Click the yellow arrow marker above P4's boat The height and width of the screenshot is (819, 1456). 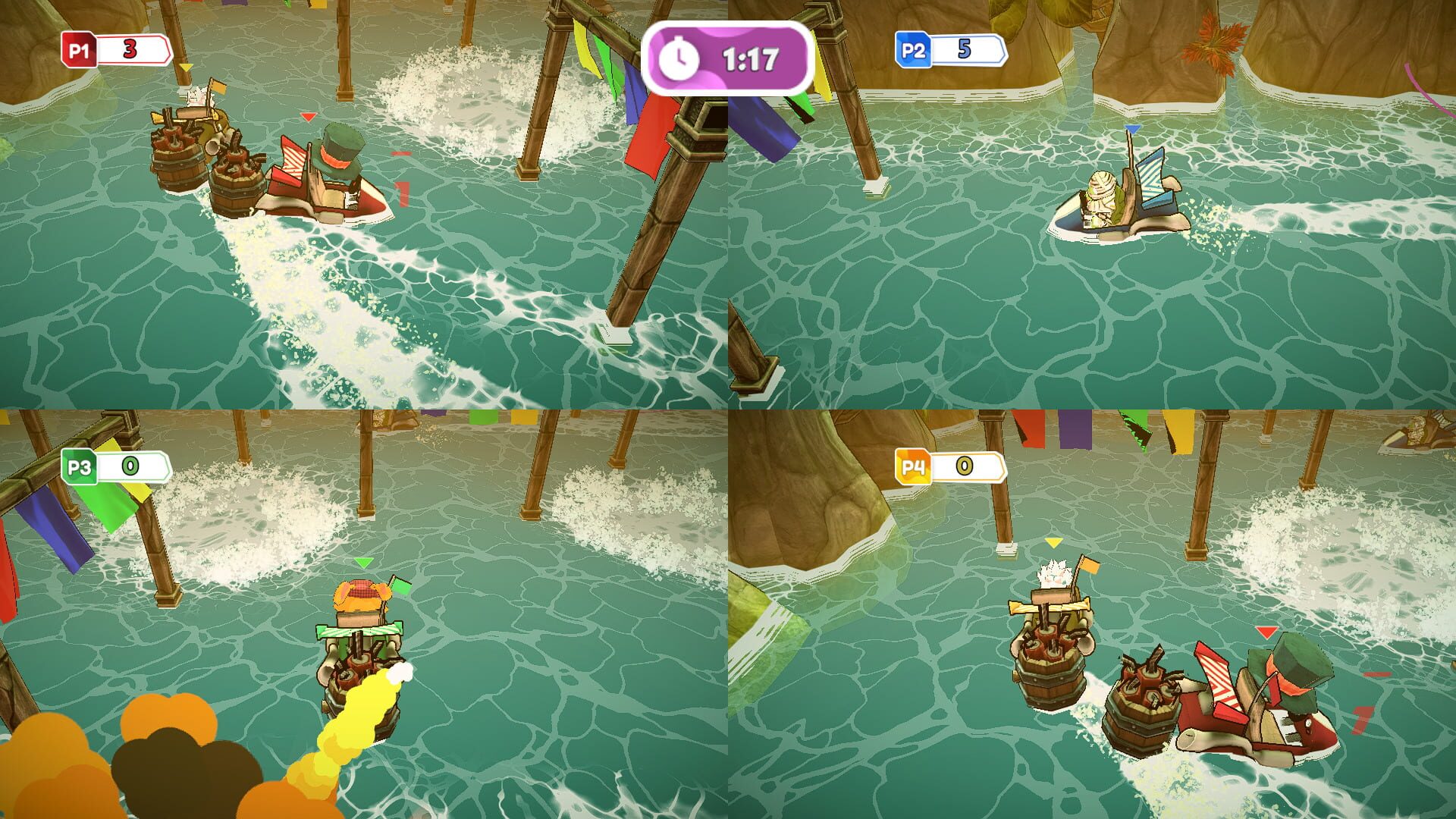[1053, 544]
